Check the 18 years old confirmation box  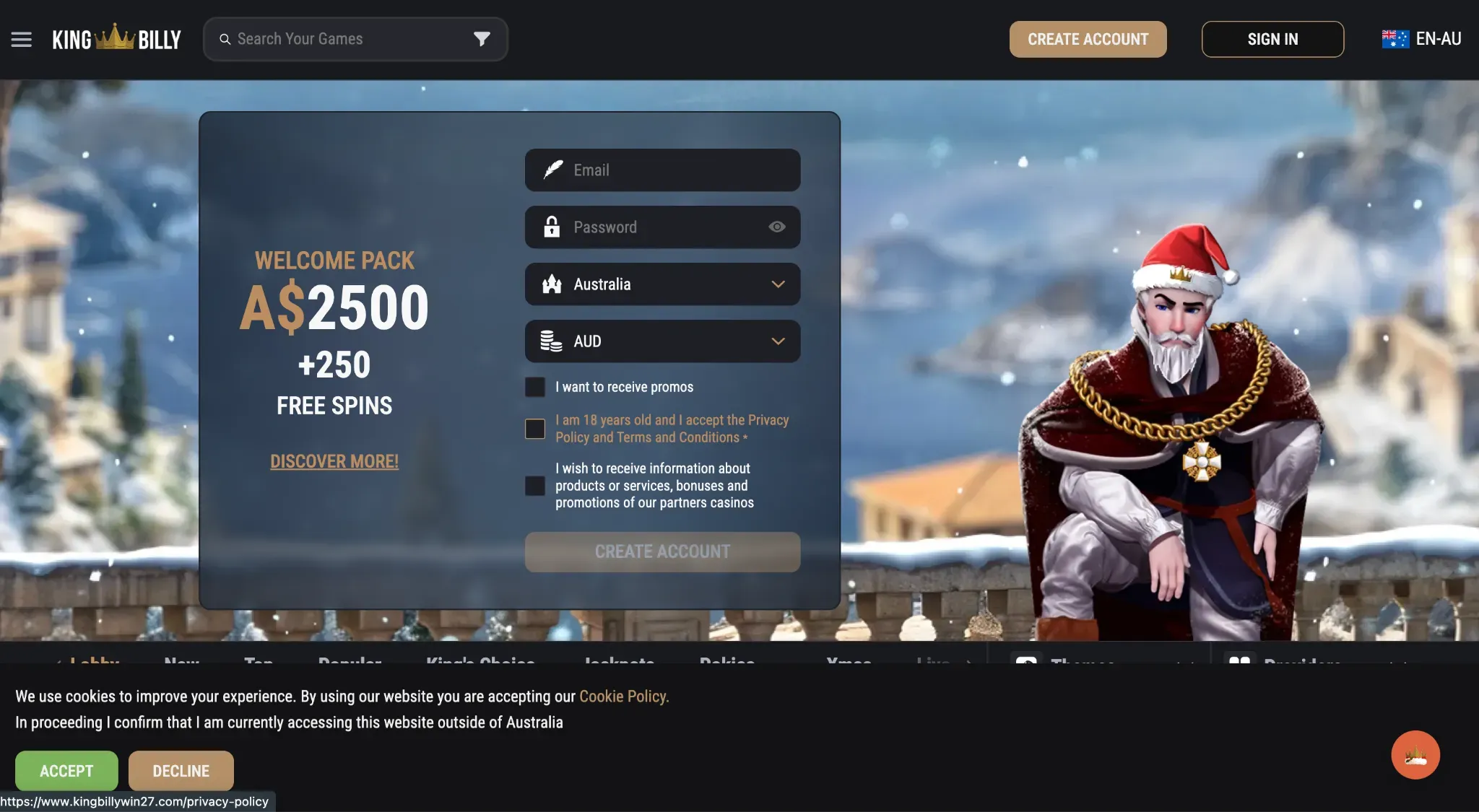(534, 429)
